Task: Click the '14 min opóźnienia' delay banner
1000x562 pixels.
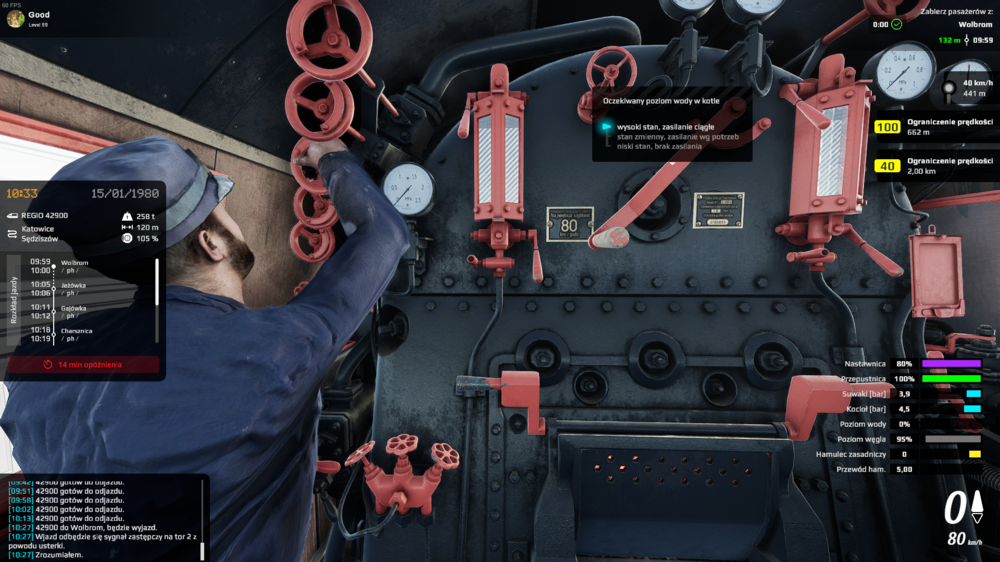Action: (x=83, y=365)
